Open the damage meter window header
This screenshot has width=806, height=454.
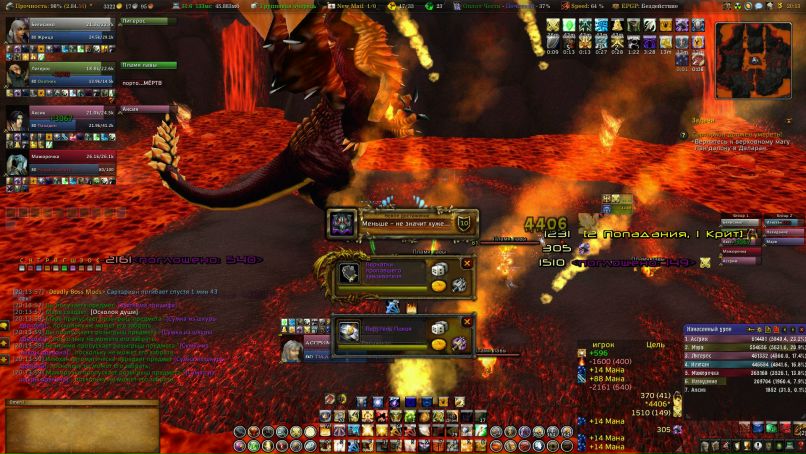coord(738,328)
